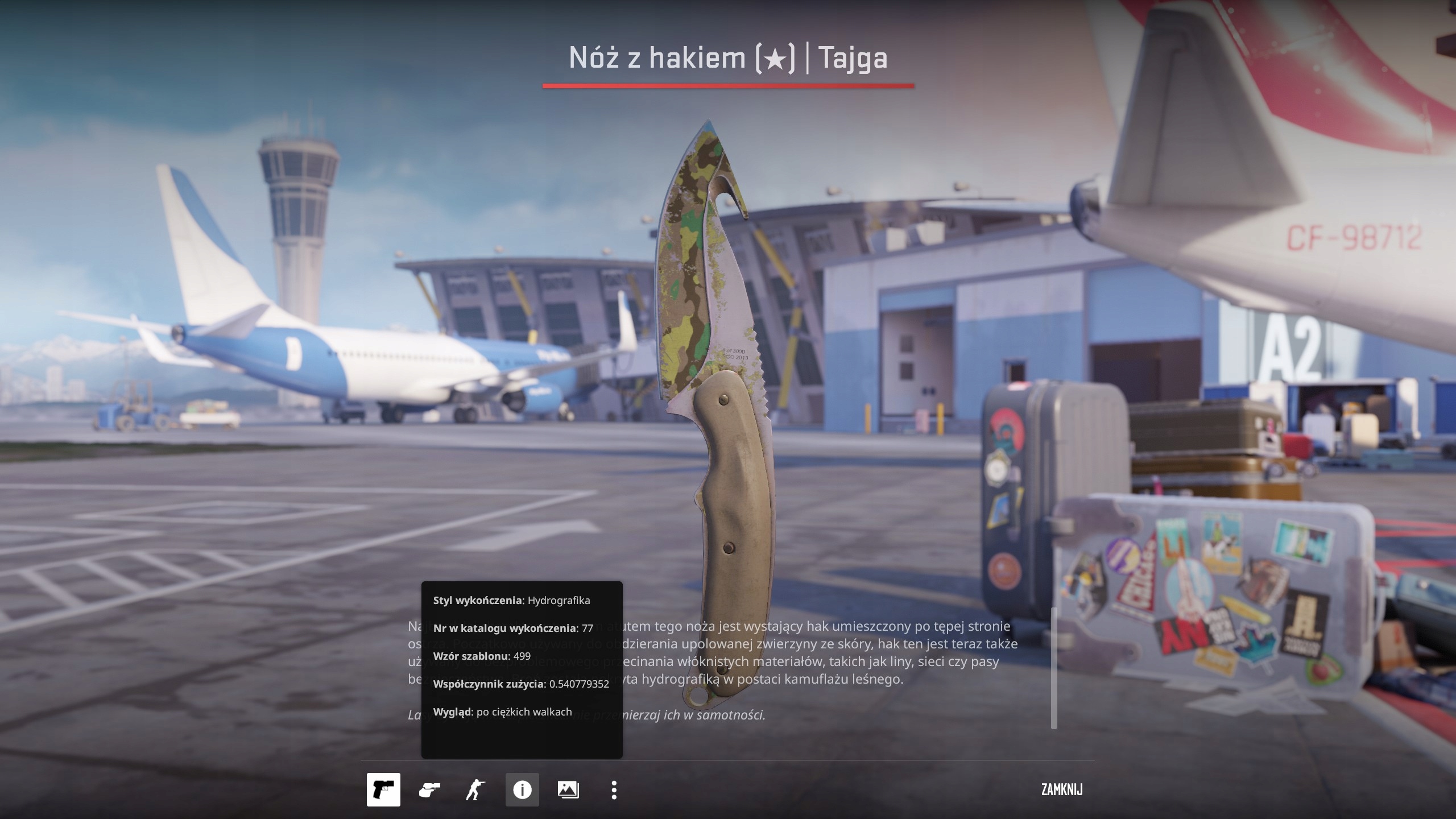The width and height of the screenshot is (1456, 819).
Task: Select the pistol weapon view icon
Action: click(383, 790)
